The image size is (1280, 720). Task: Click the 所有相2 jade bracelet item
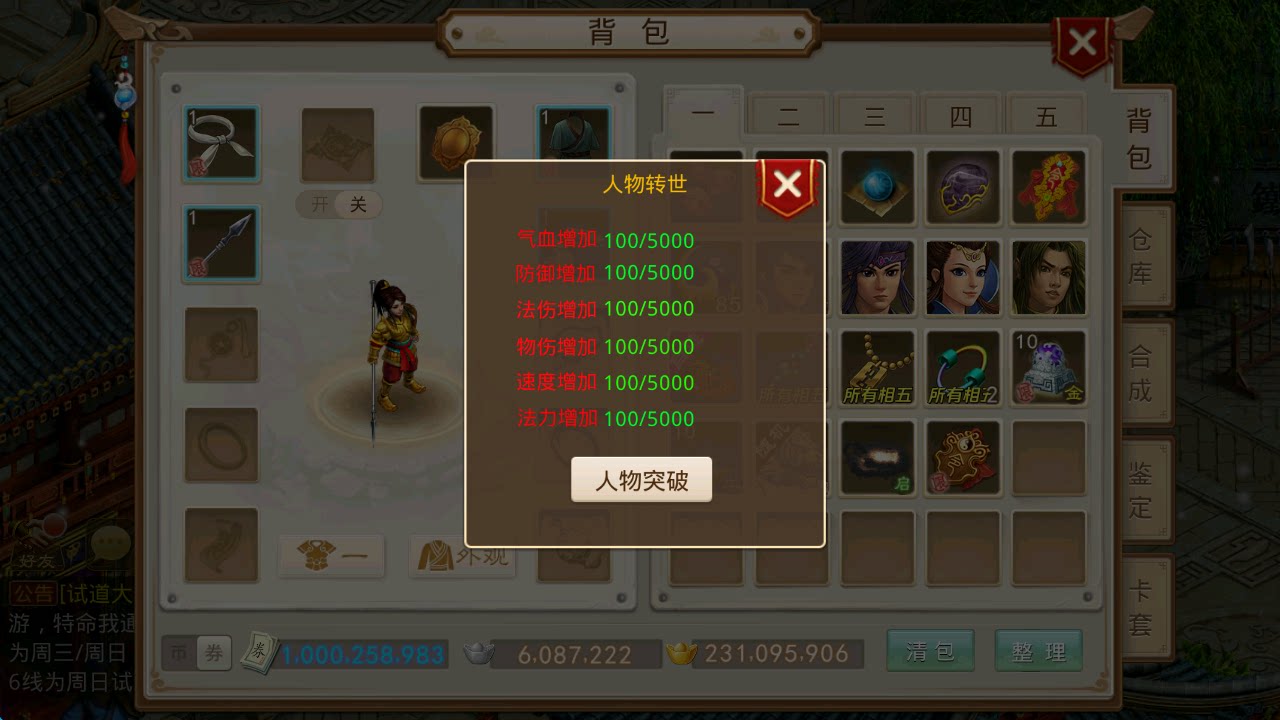pos(963,367)
